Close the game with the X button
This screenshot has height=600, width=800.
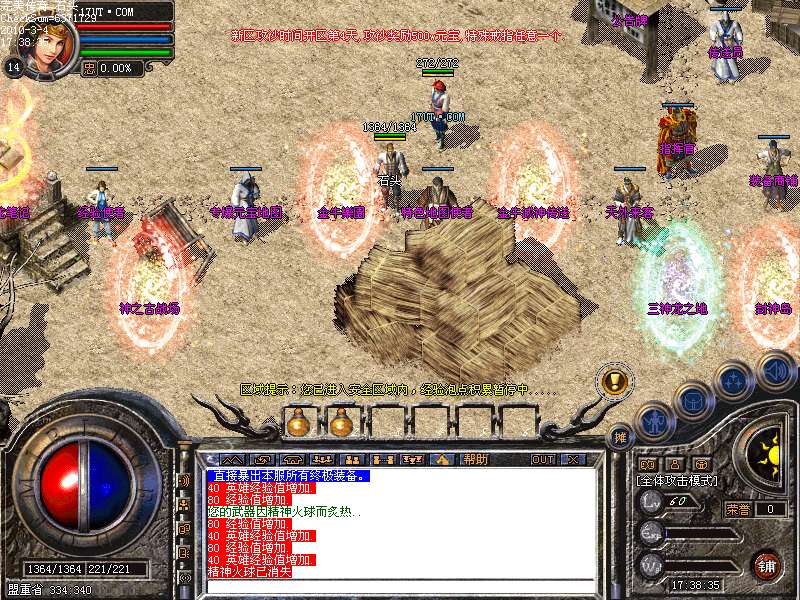tap(573, 460)
